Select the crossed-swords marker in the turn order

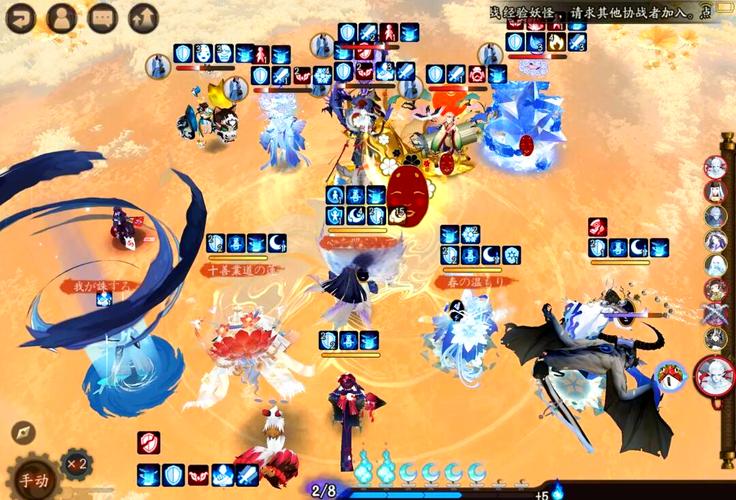coord(716,313)
